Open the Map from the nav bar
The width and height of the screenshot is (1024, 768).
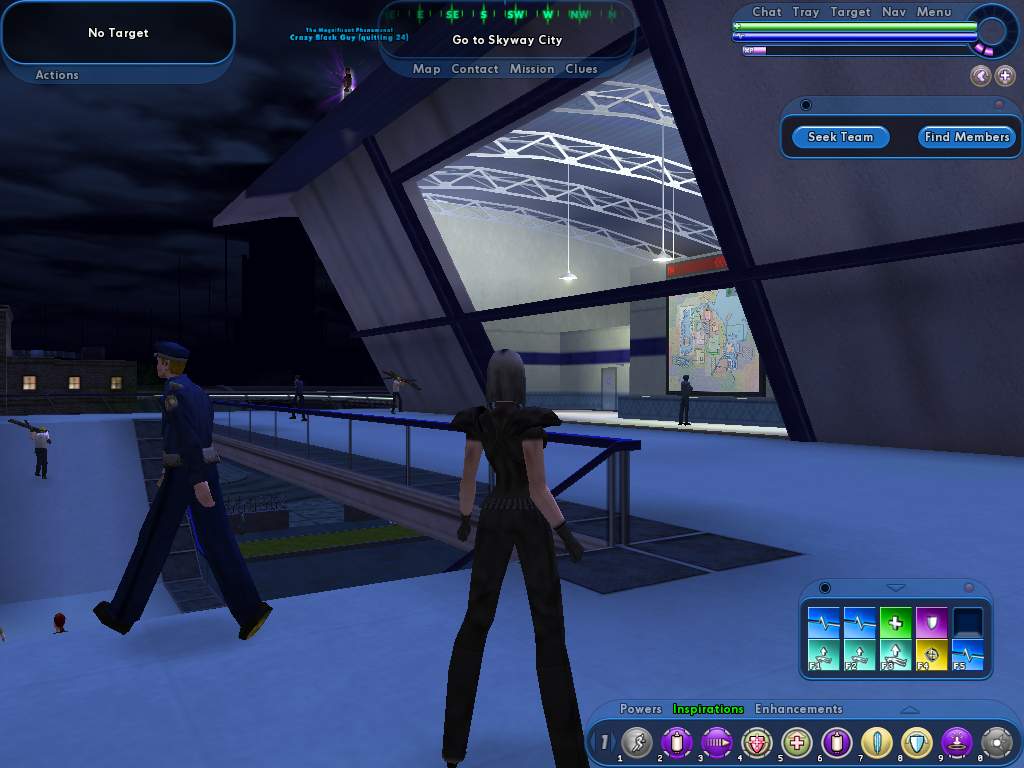click(426, 69)
